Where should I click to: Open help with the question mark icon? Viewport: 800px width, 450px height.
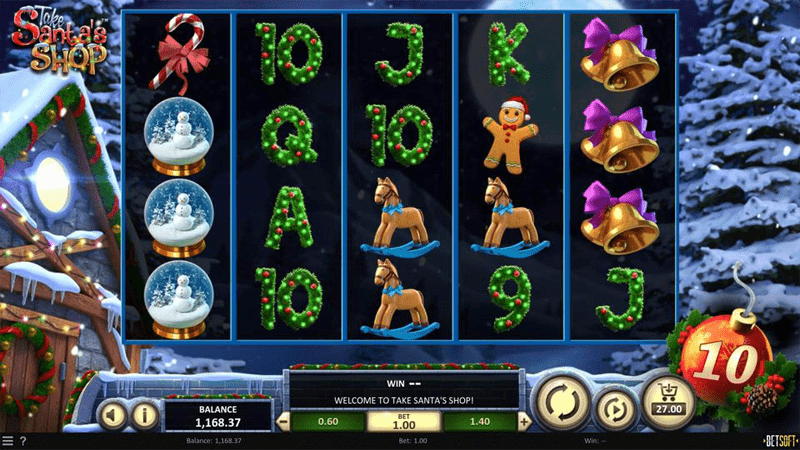(23, 441)
